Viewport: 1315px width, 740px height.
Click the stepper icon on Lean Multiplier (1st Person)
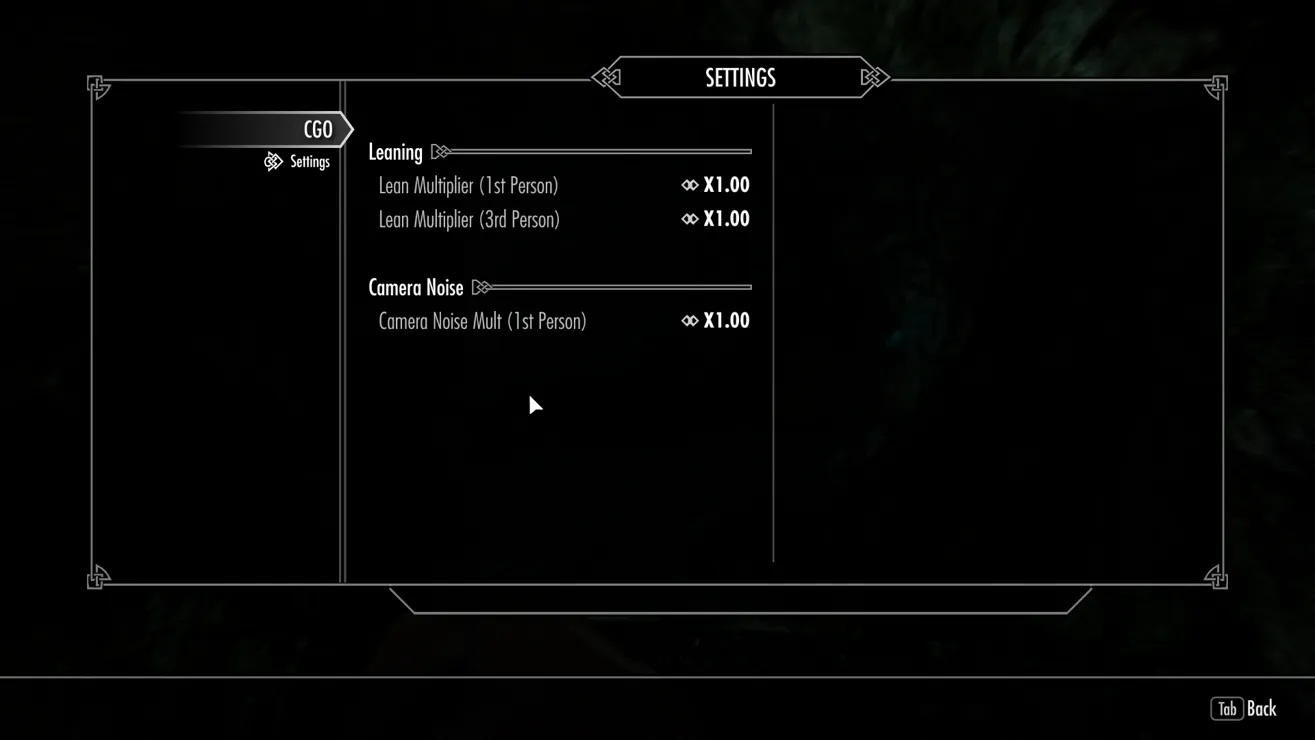pyautogui.click(x=688, y=185)
